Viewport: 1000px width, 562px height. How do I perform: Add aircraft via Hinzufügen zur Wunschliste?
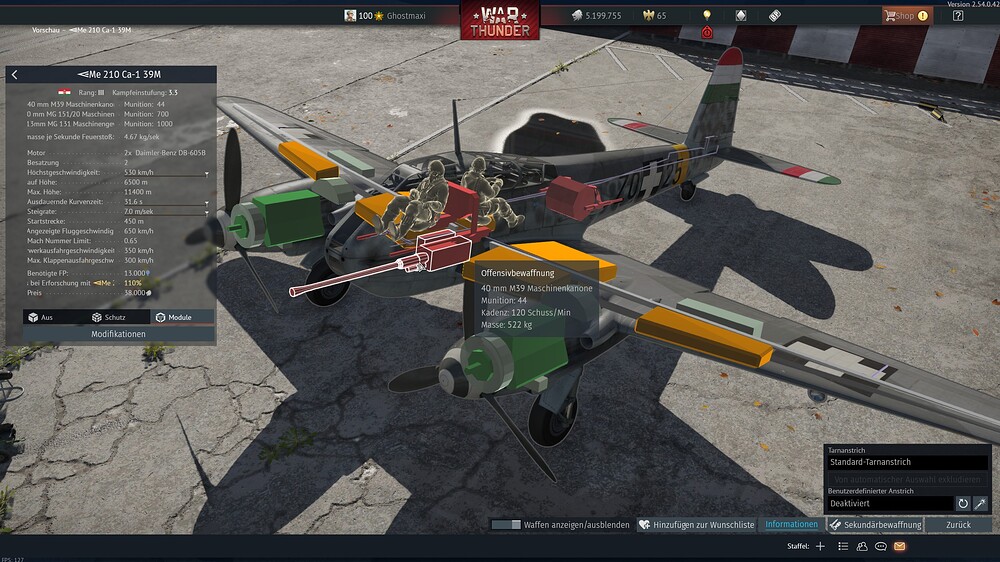(697, 524)
